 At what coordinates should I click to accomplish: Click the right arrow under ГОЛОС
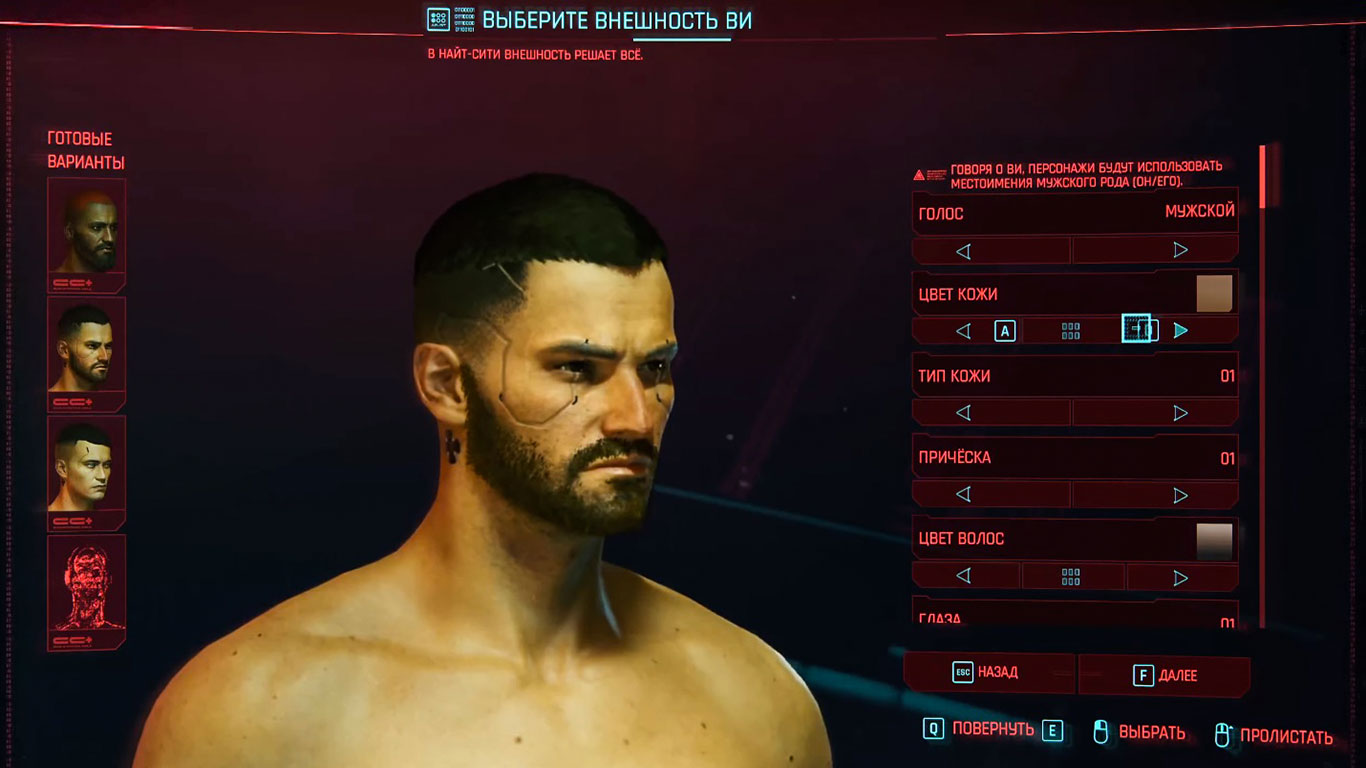point(1180,248)
